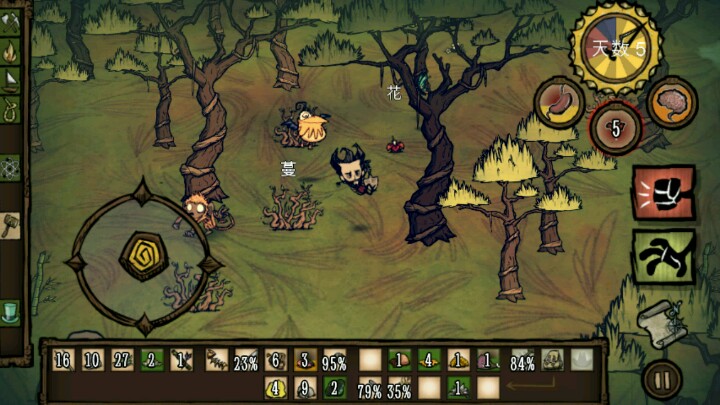
Task: Pause the game with the pause button
Action: pyautogui.click(x=661, y=380)
